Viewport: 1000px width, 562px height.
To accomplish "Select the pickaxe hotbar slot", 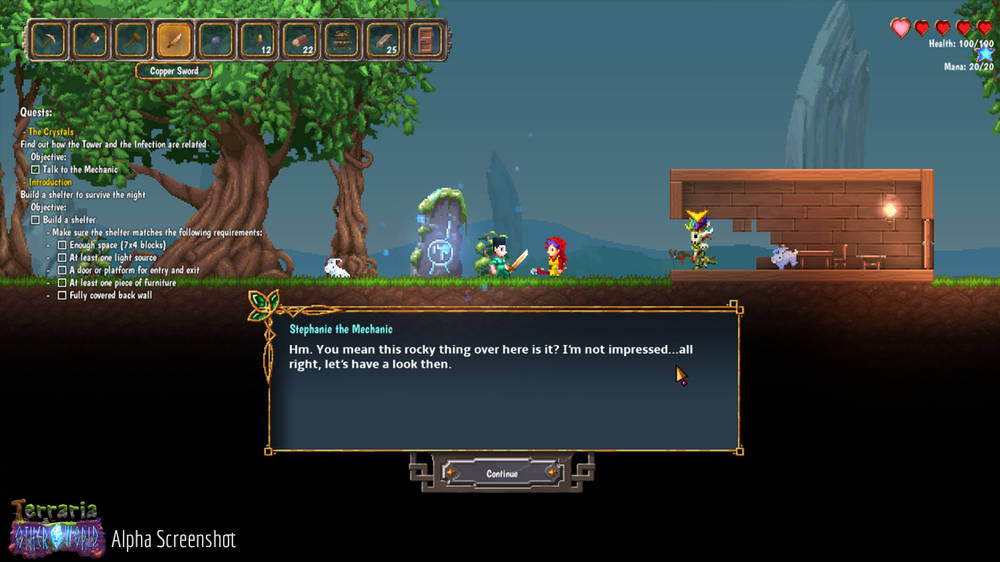I will coord(47,41).
